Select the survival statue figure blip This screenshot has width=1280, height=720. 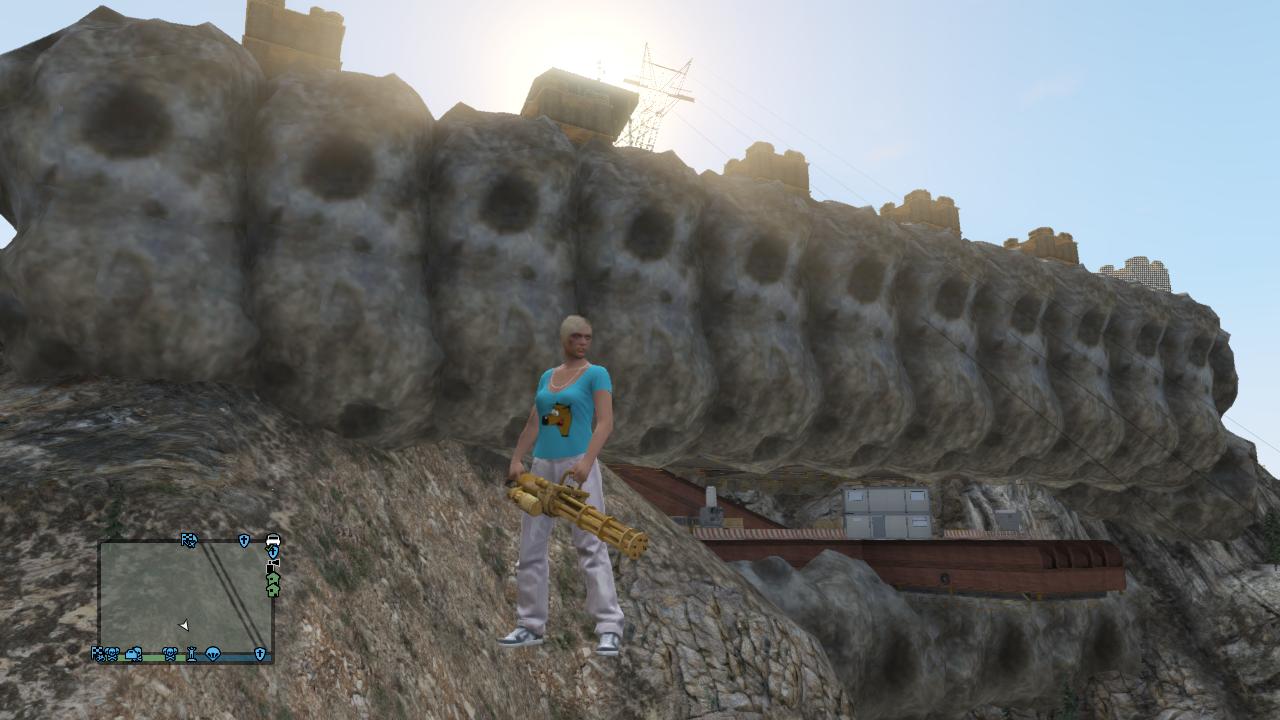click(x=191, y=654)
